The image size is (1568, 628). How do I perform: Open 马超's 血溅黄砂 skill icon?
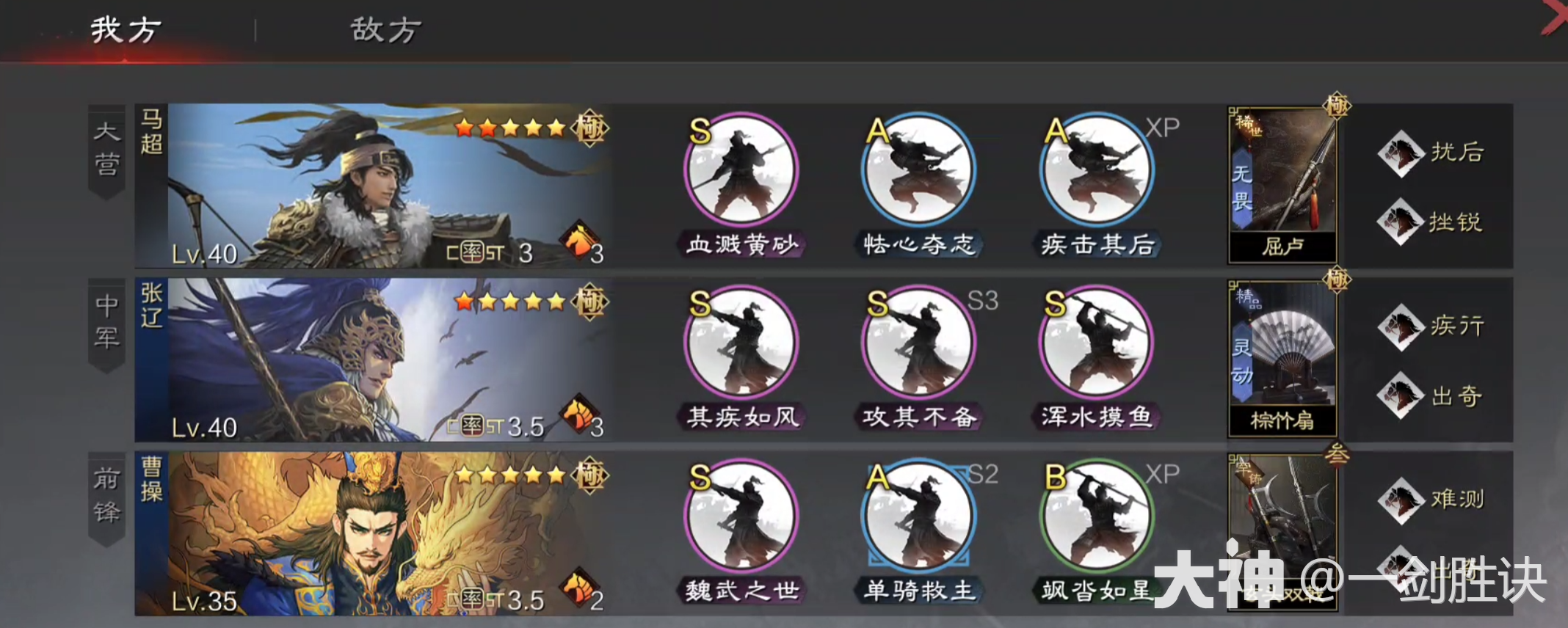tap(740, 170)
